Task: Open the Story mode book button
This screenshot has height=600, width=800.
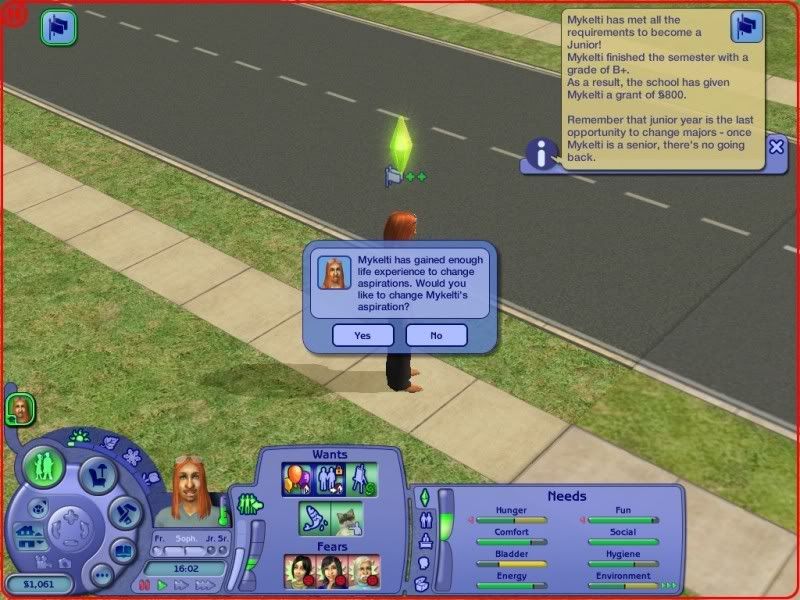Action: [123, 548]
